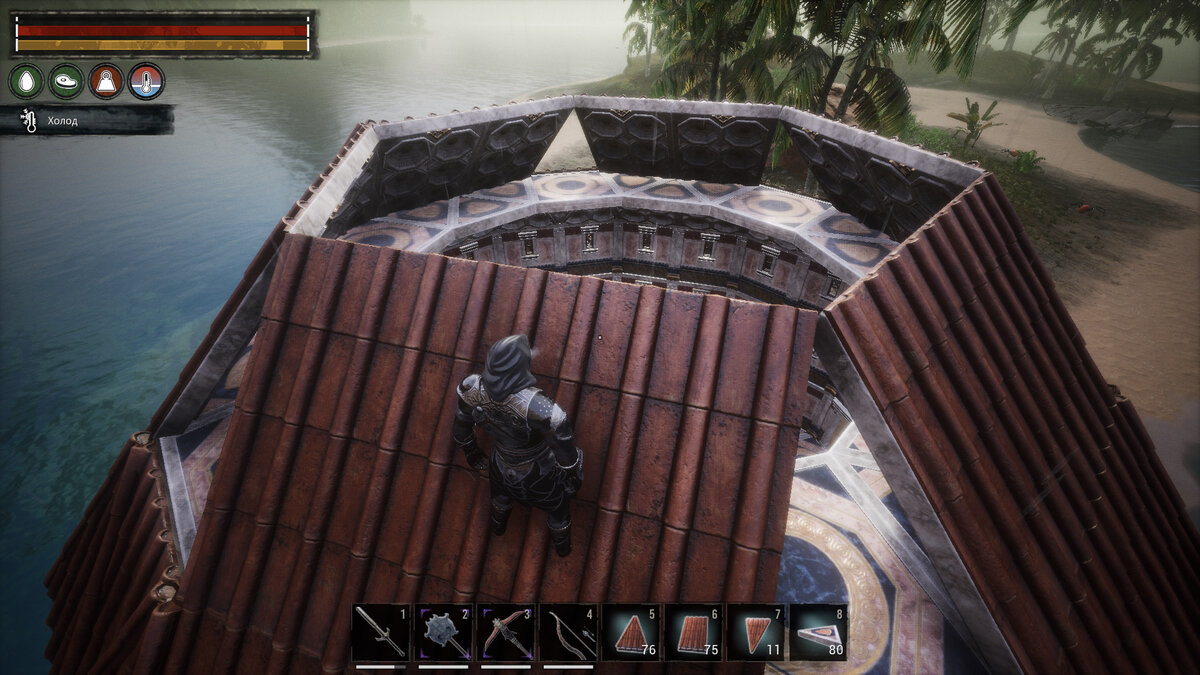Click the water drop thirst status icon
Screen dimensions: 1200x675
point(26,81)
